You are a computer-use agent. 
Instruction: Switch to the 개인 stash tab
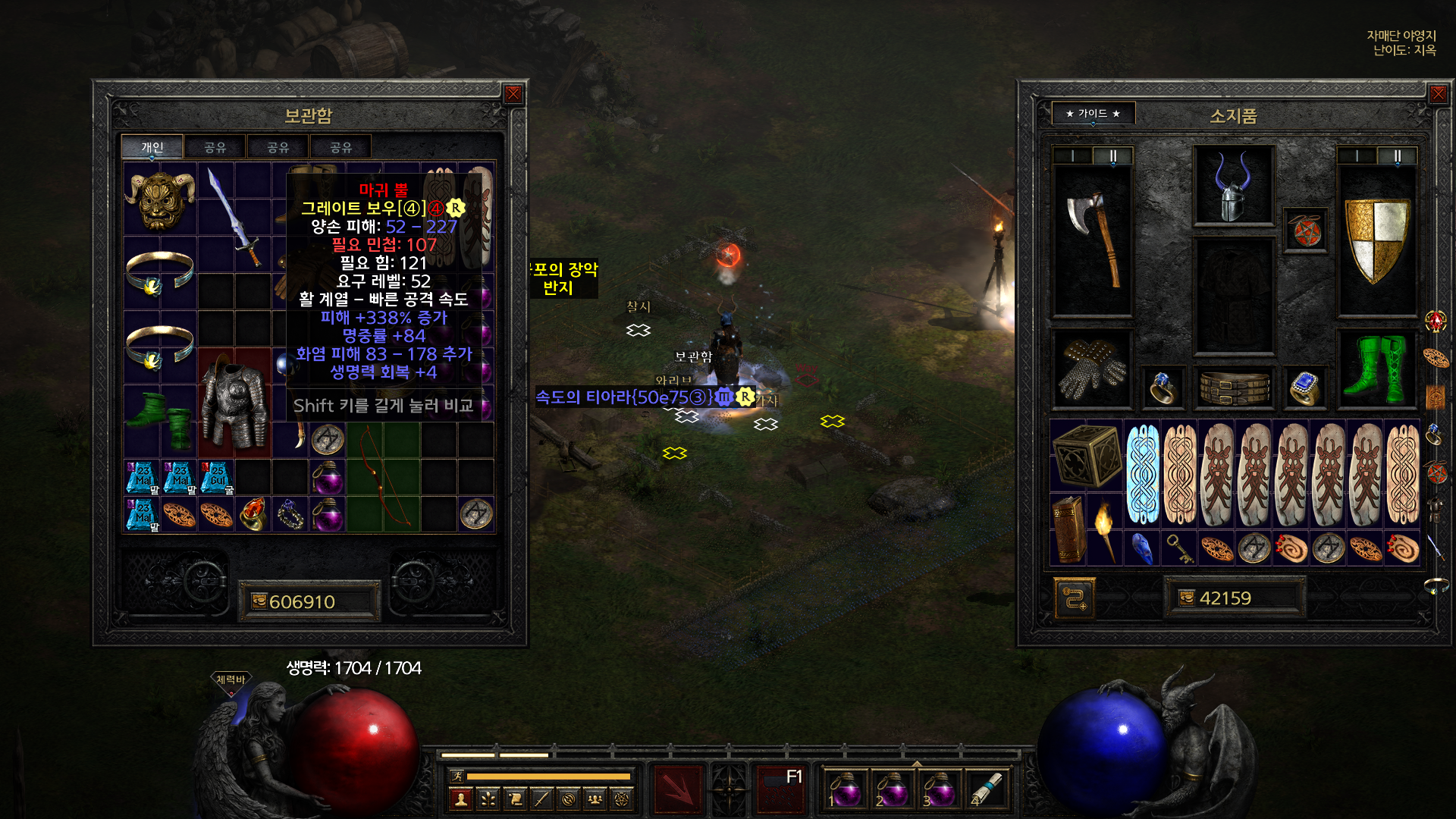[x=152, y=147]
